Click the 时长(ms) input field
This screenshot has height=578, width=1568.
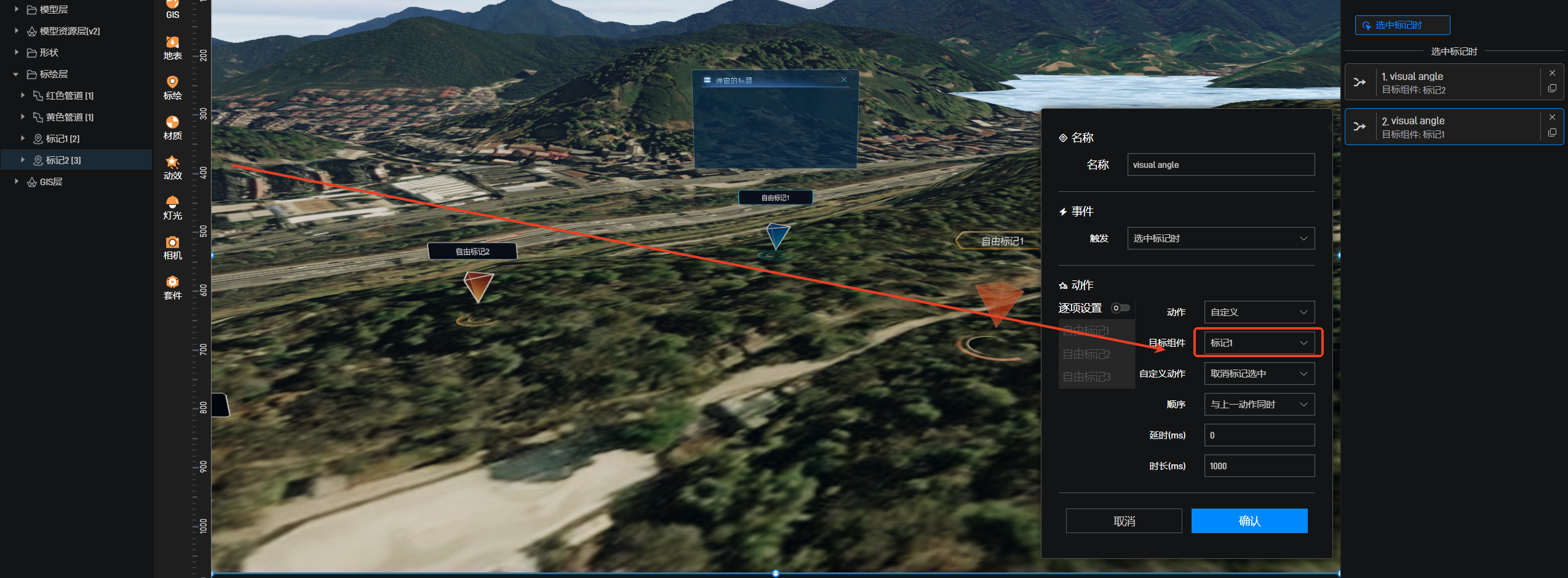pyautogui.click(x=1259, y=466)
